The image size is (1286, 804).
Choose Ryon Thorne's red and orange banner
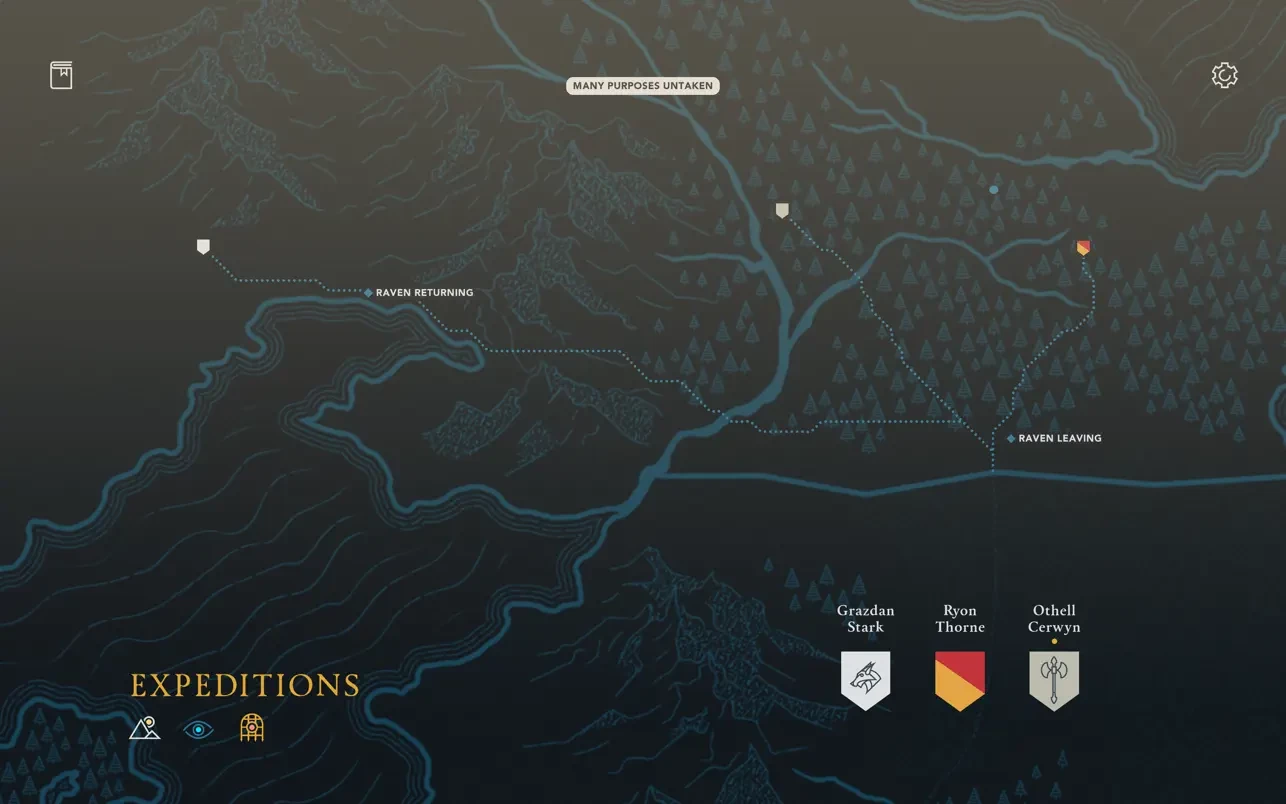[x=959, y=679]
